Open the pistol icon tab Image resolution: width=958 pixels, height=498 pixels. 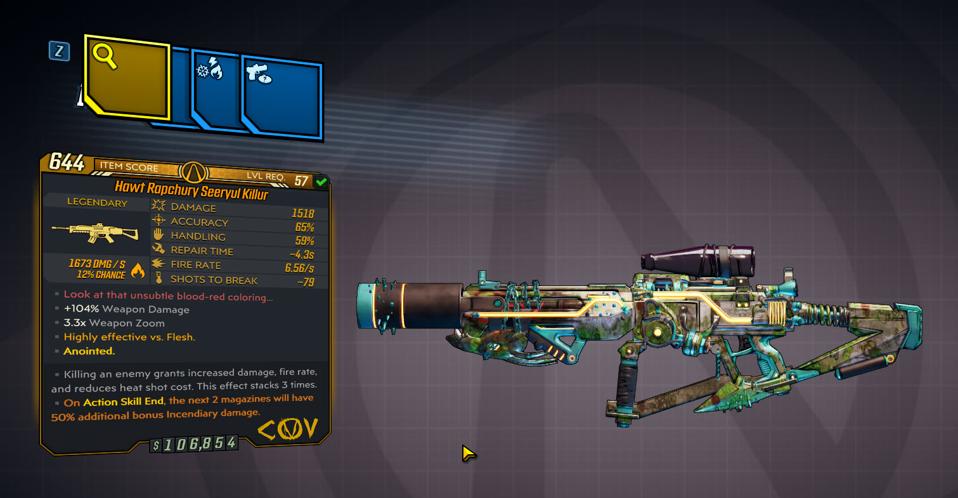pos(281,92)
